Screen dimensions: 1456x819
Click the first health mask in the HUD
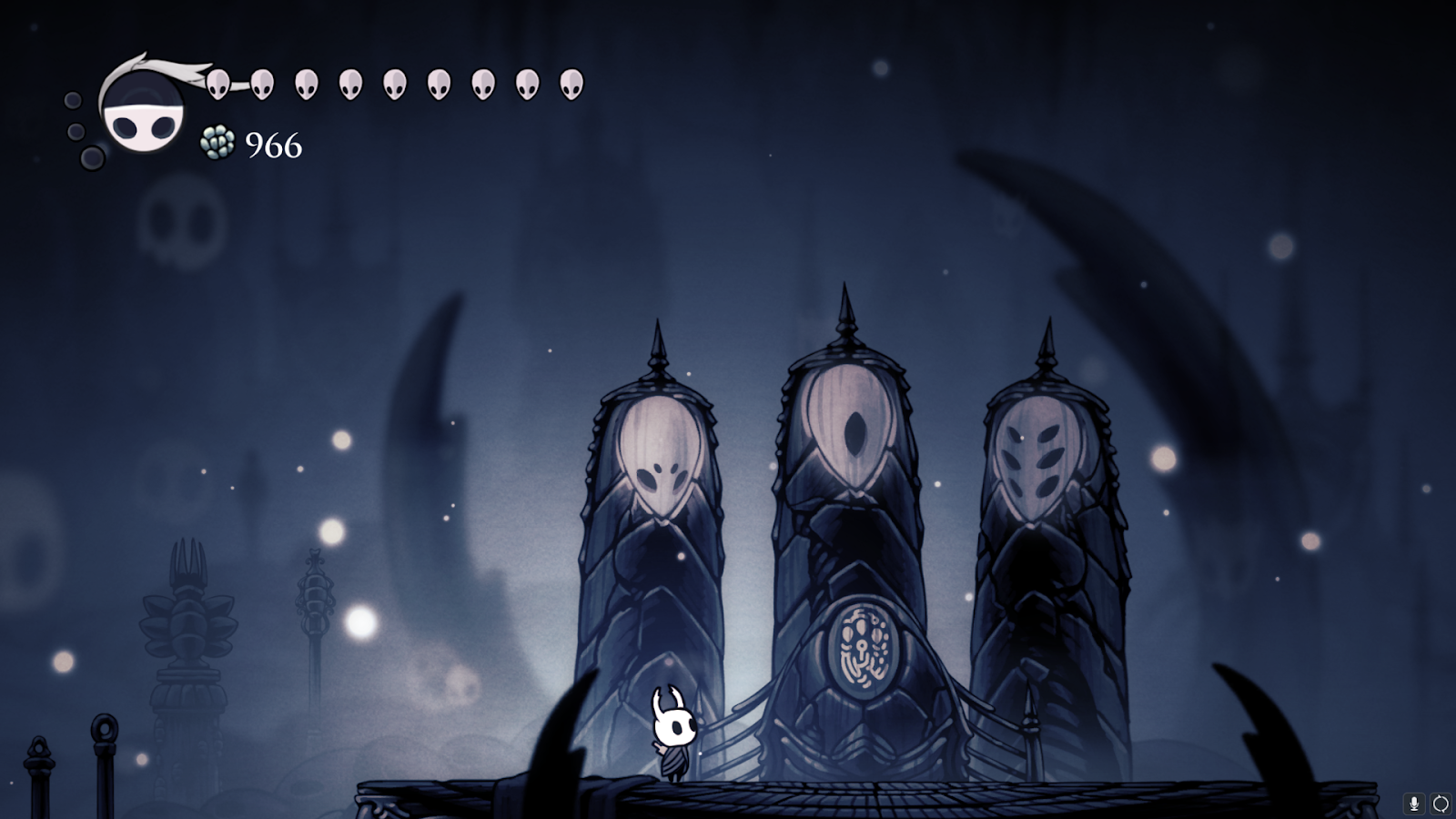pos(218,86)
